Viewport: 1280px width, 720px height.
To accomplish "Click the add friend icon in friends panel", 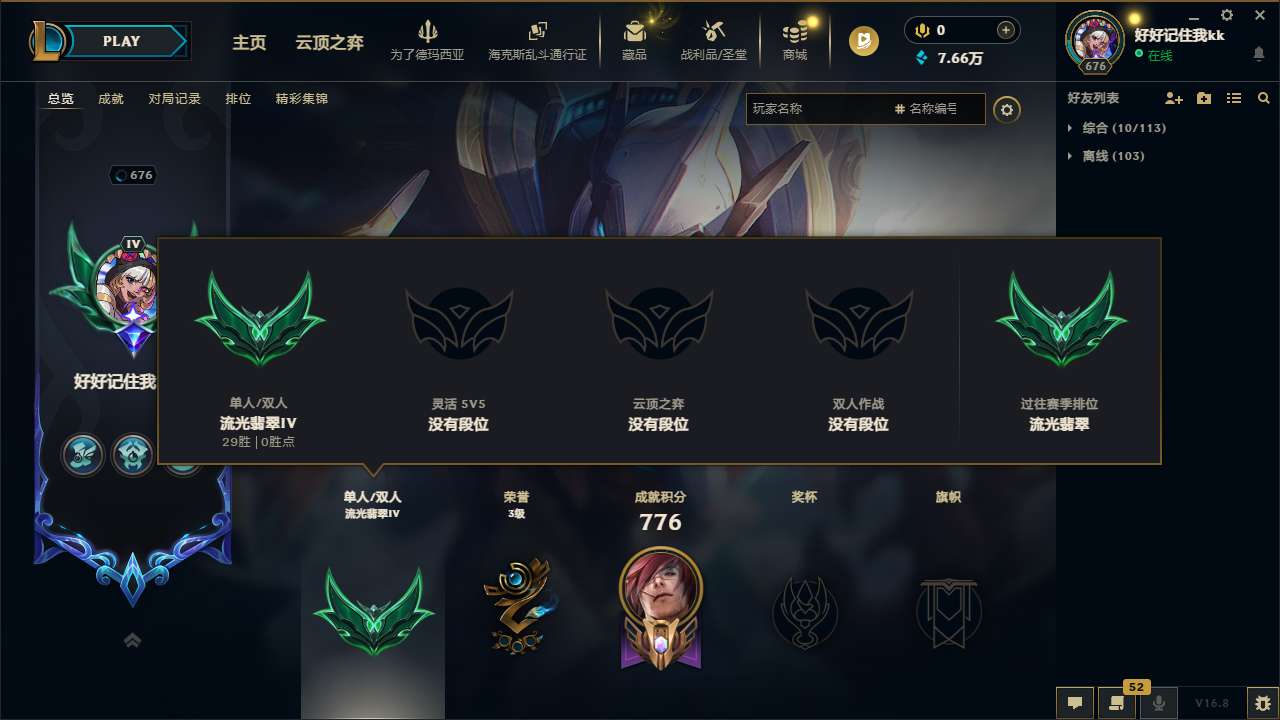I will [1173, 98].
